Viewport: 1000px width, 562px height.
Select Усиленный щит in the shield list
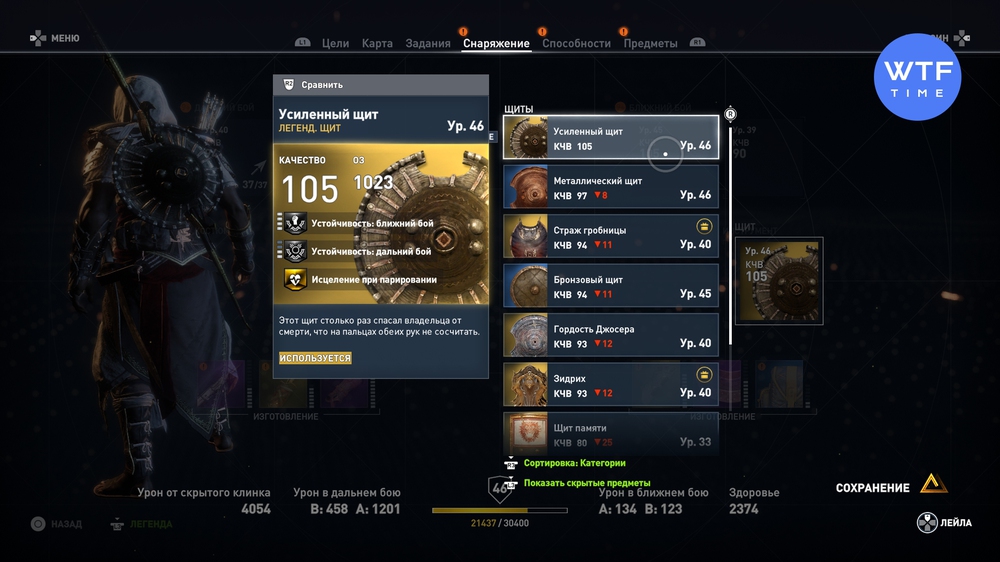610,138
